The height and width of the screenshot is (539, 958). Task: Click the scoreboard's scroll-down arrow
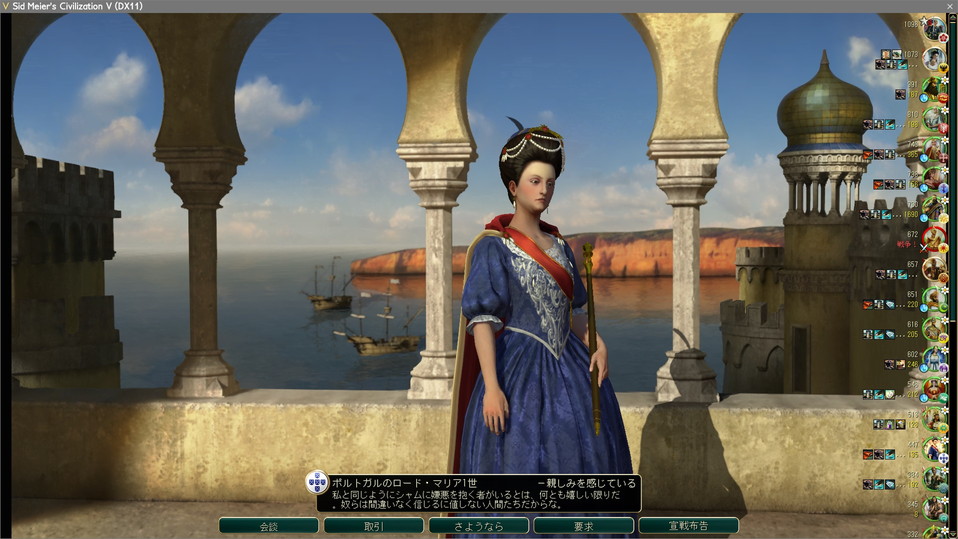click(x=952, y=531)
